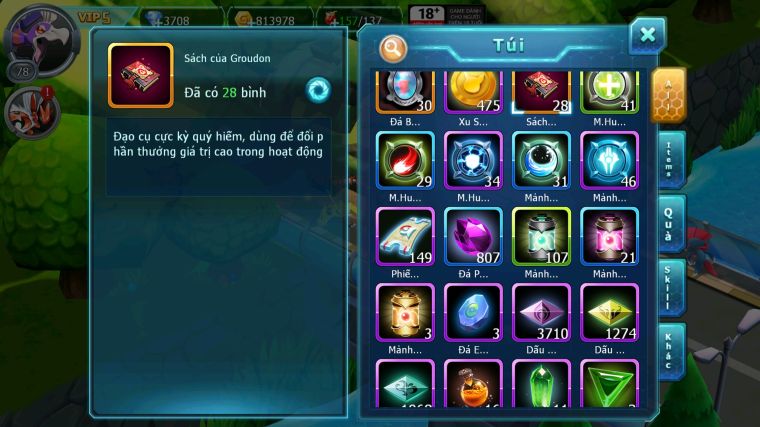Select the purple Dấu emblem with 3710

click(541, 314)
